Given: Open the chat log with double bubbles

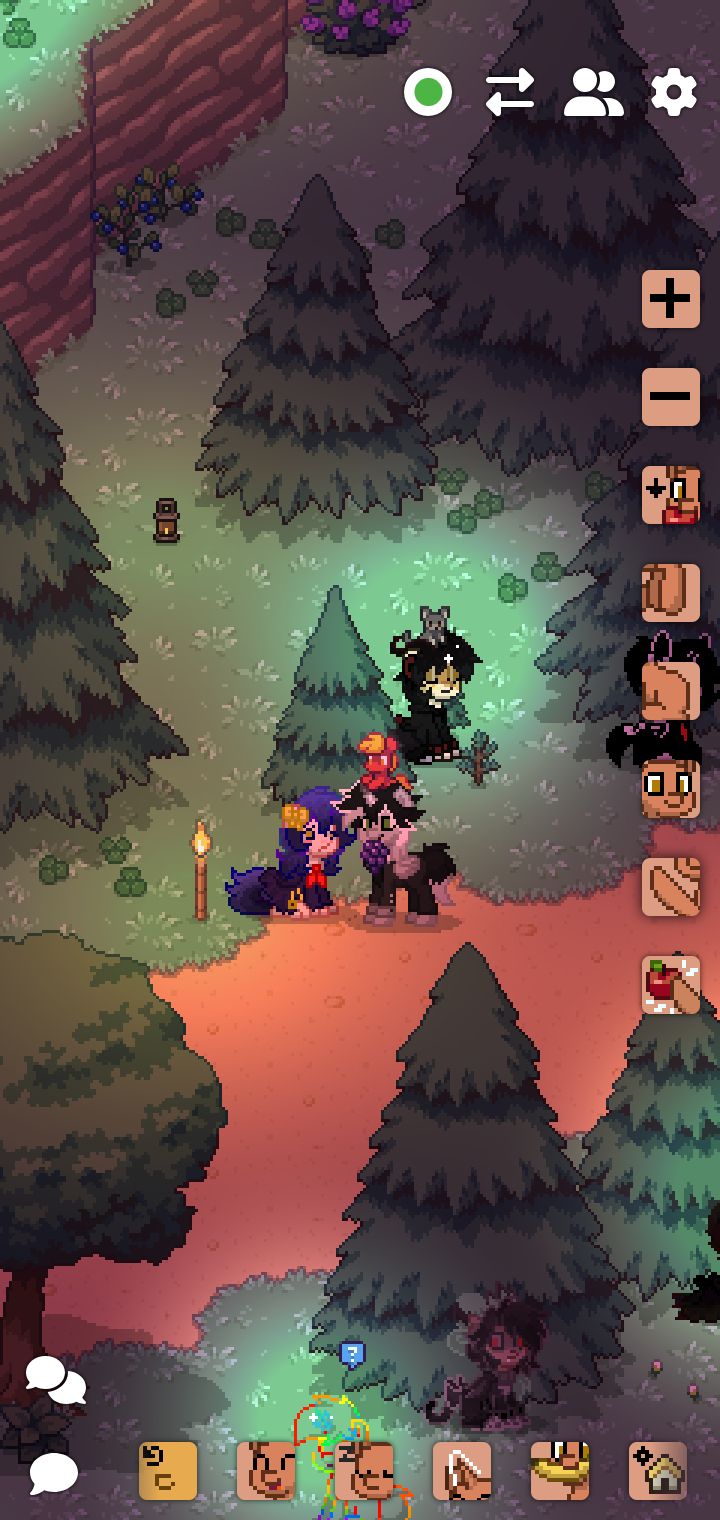Looking at the screenshot, I should tap(55, 1380).
